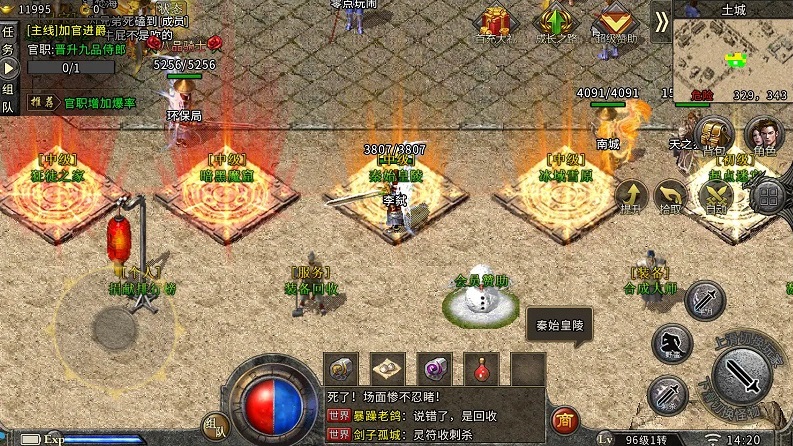Image resolution: width=793 pixels, height=446 pixels.
Task: Open the 背包 backpack
Action: [713, 135]
